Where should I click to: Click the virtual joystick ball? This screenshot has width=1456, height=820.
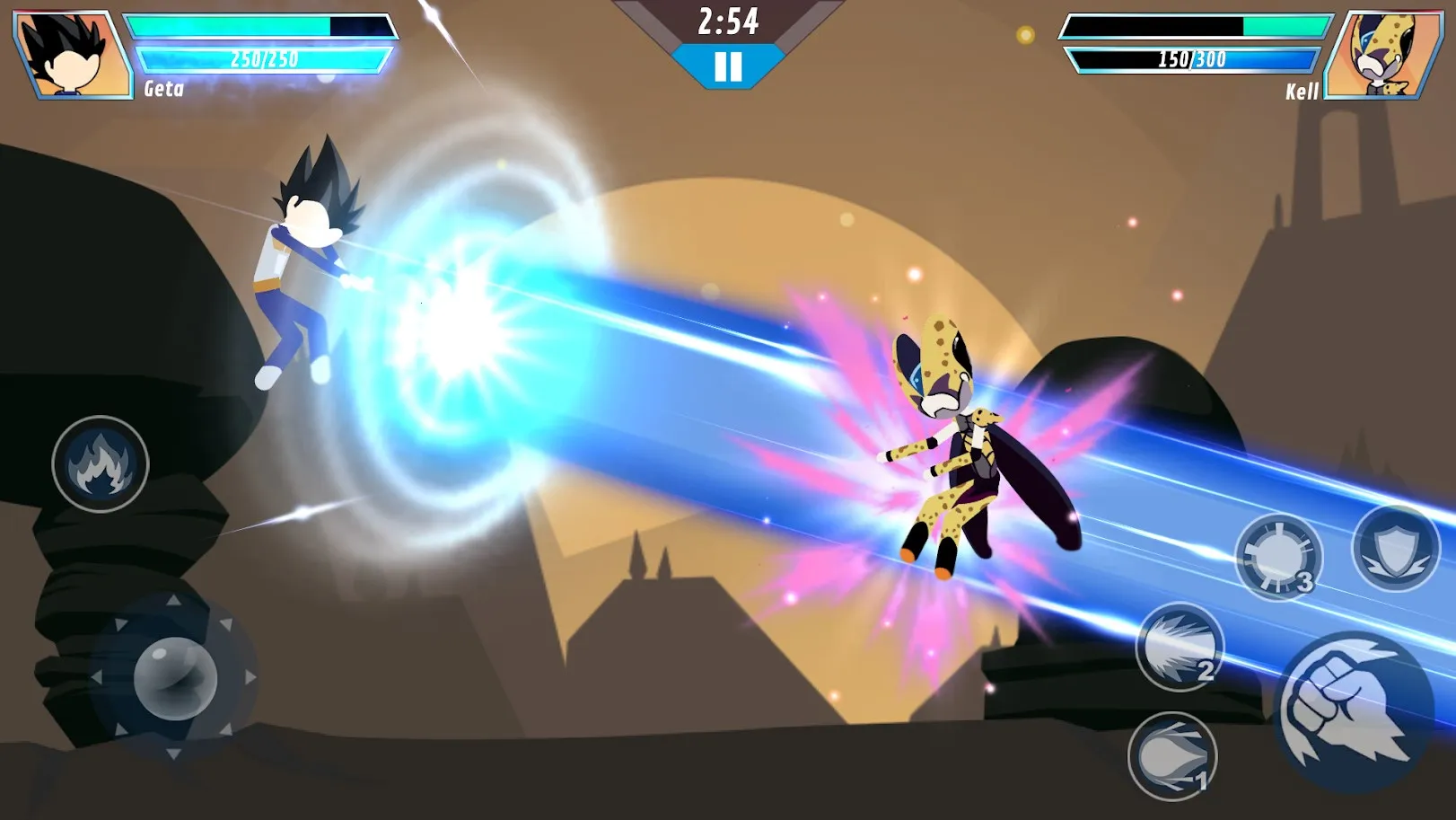click(x=175, y=678)
